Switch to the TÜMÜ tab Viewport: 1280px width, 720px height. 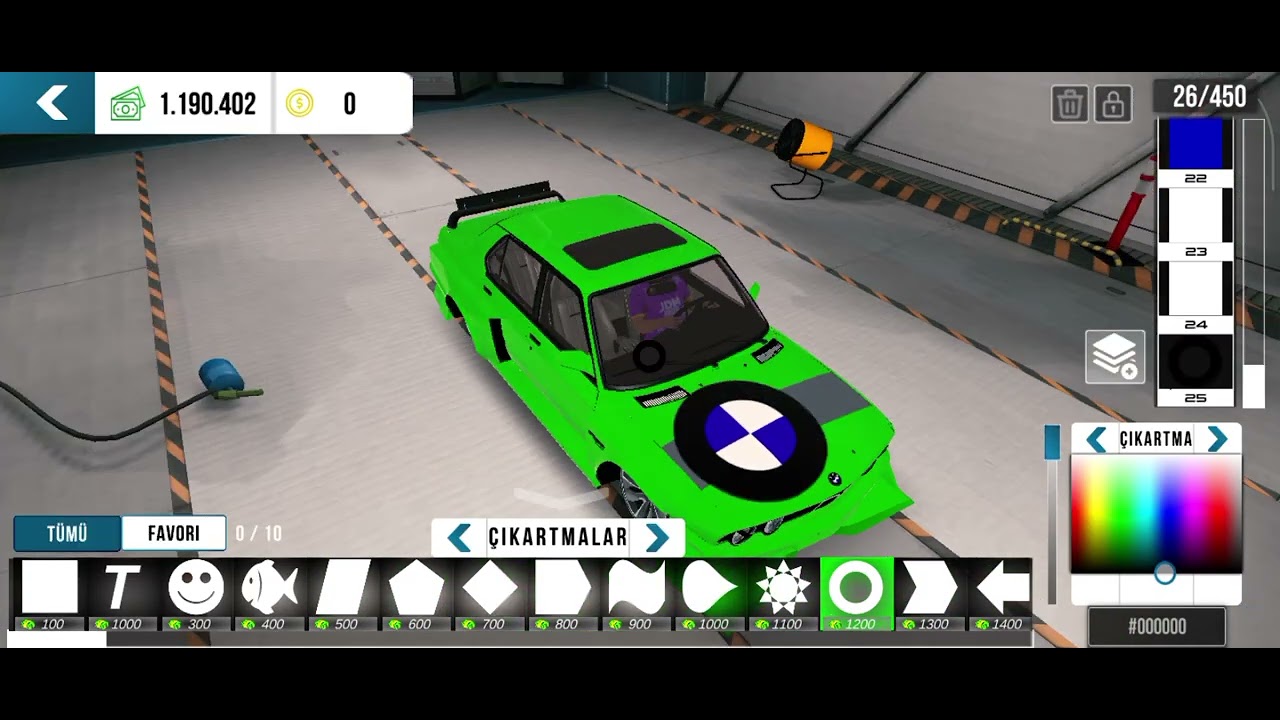[67, 534]
